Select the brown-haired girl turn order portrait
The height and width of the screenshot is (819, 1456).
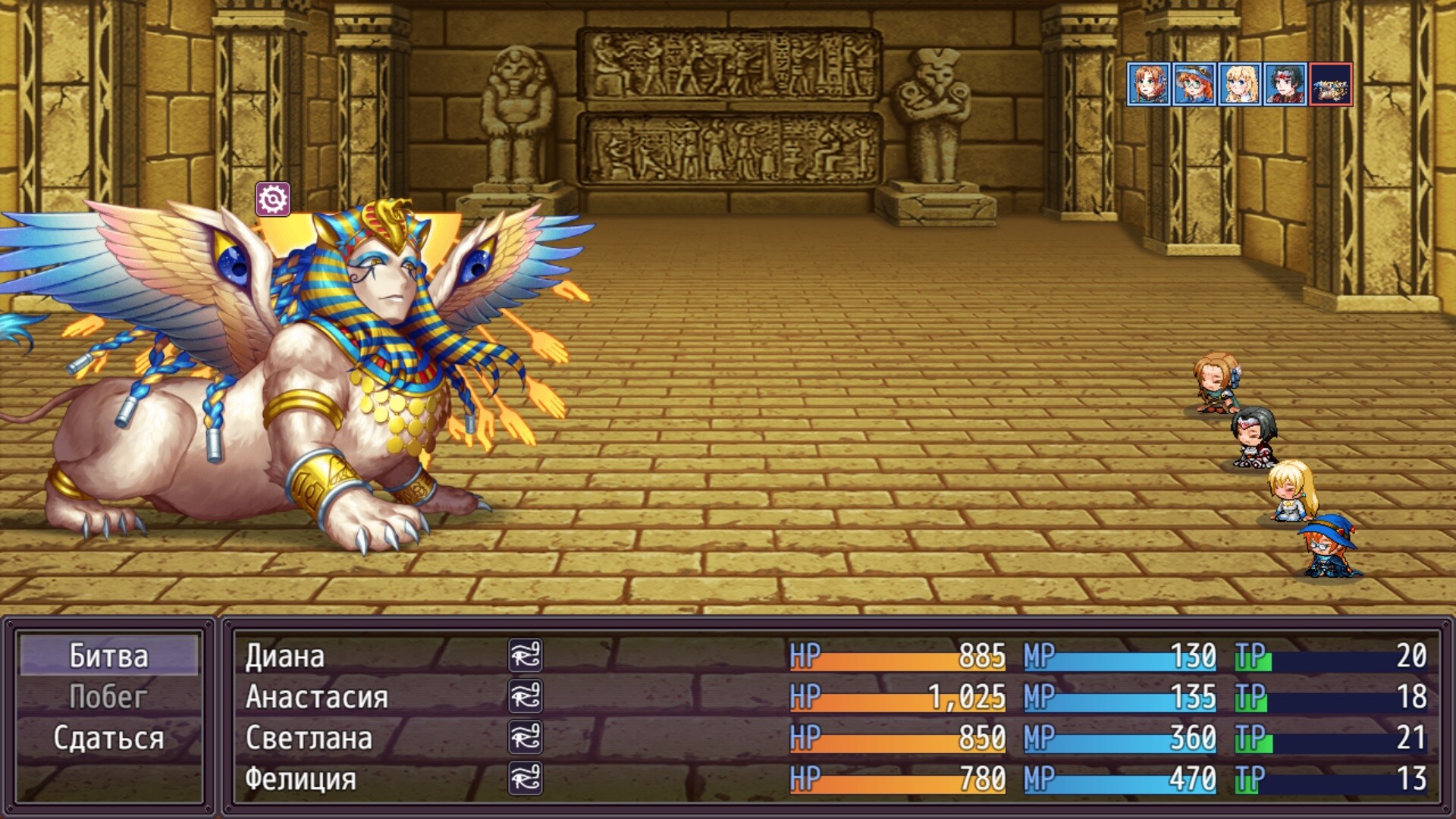[x=1149, y=84]
